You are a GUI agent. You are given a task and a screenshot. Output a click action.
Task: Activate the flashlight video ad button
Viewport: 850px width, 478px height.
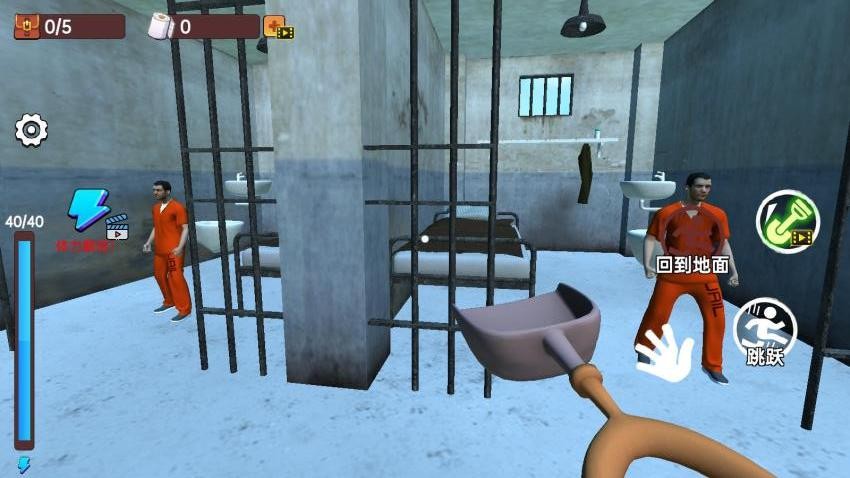(x=786, y=221)
